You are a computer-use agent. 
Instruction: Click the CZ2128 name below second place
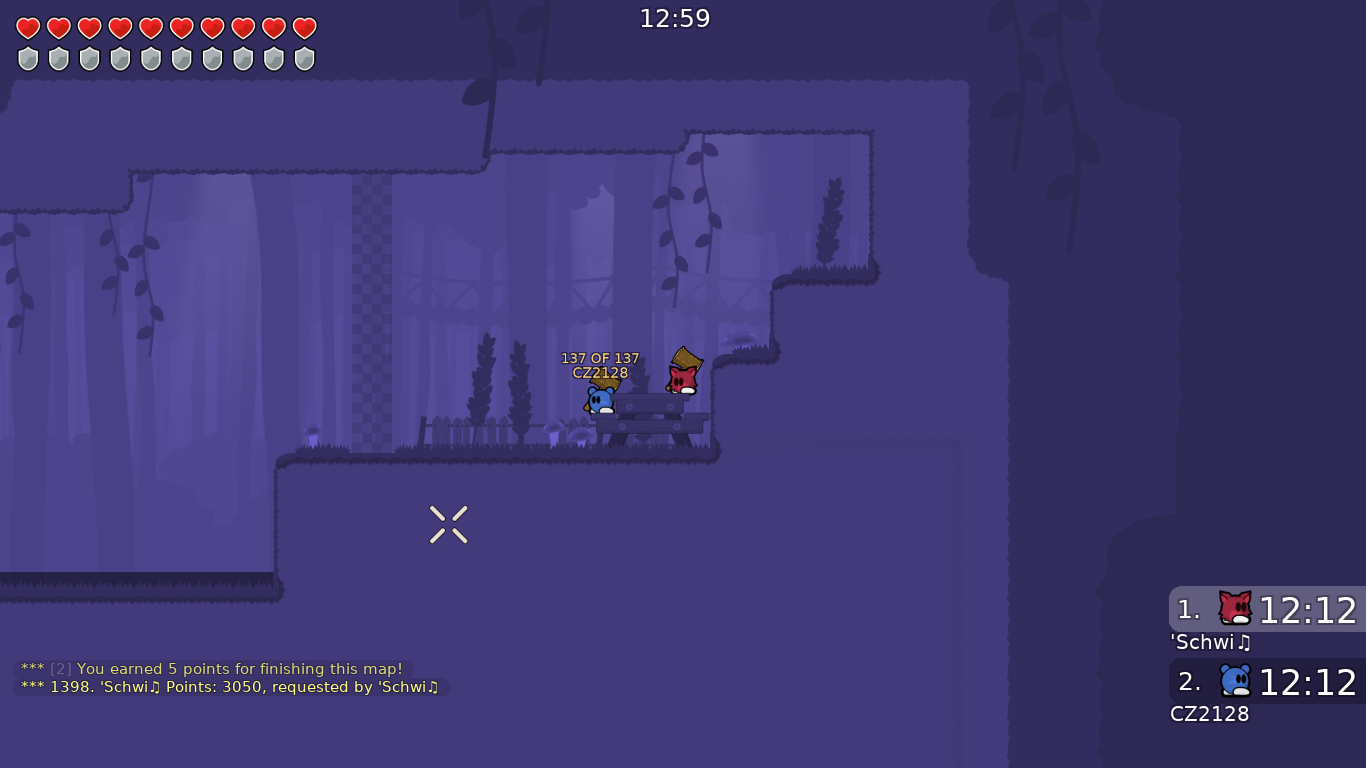pyautogui.click(x=1210, y=714)
